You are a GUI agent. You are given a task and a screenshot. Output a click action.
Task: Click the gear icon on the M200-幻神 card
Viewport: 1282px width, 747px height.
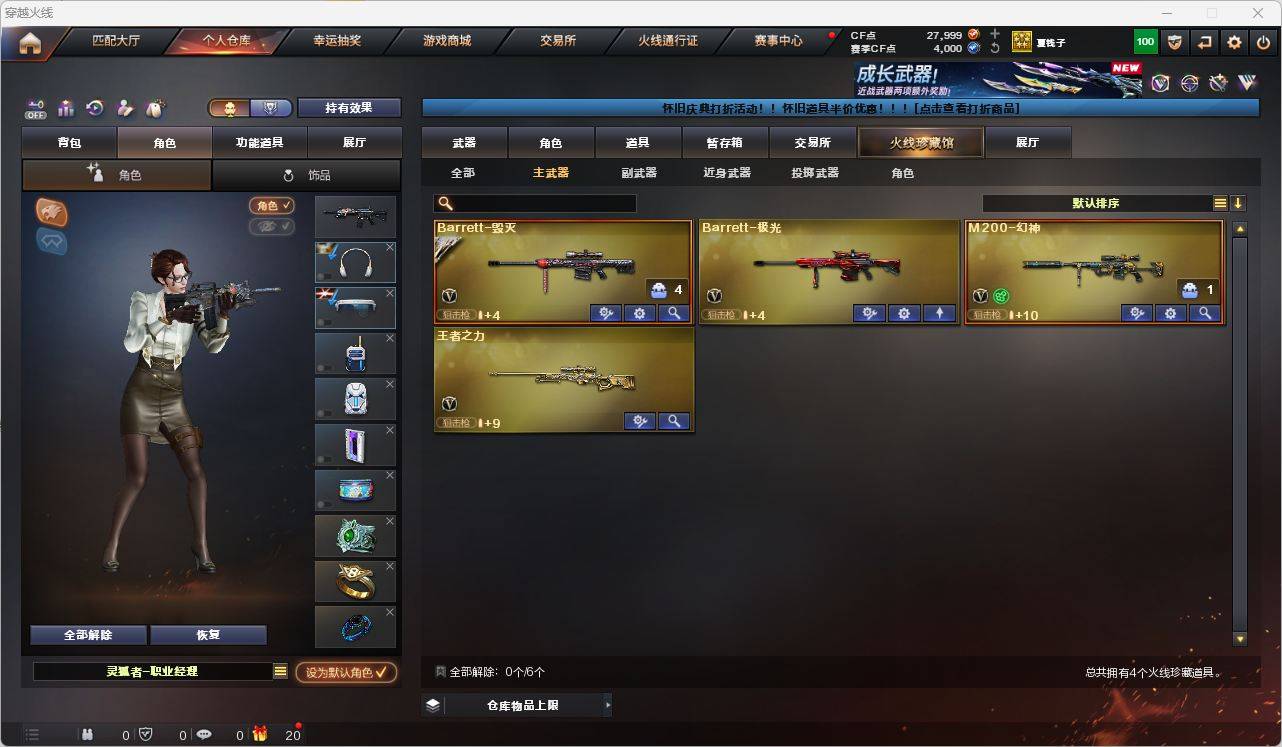coord(1170,313)
